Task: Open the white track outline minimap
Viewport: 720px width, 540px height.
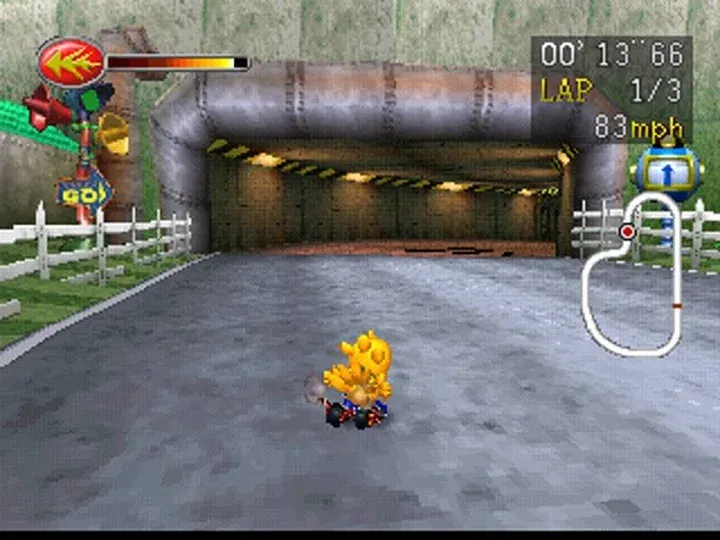Action: click(x=634, y=277)
